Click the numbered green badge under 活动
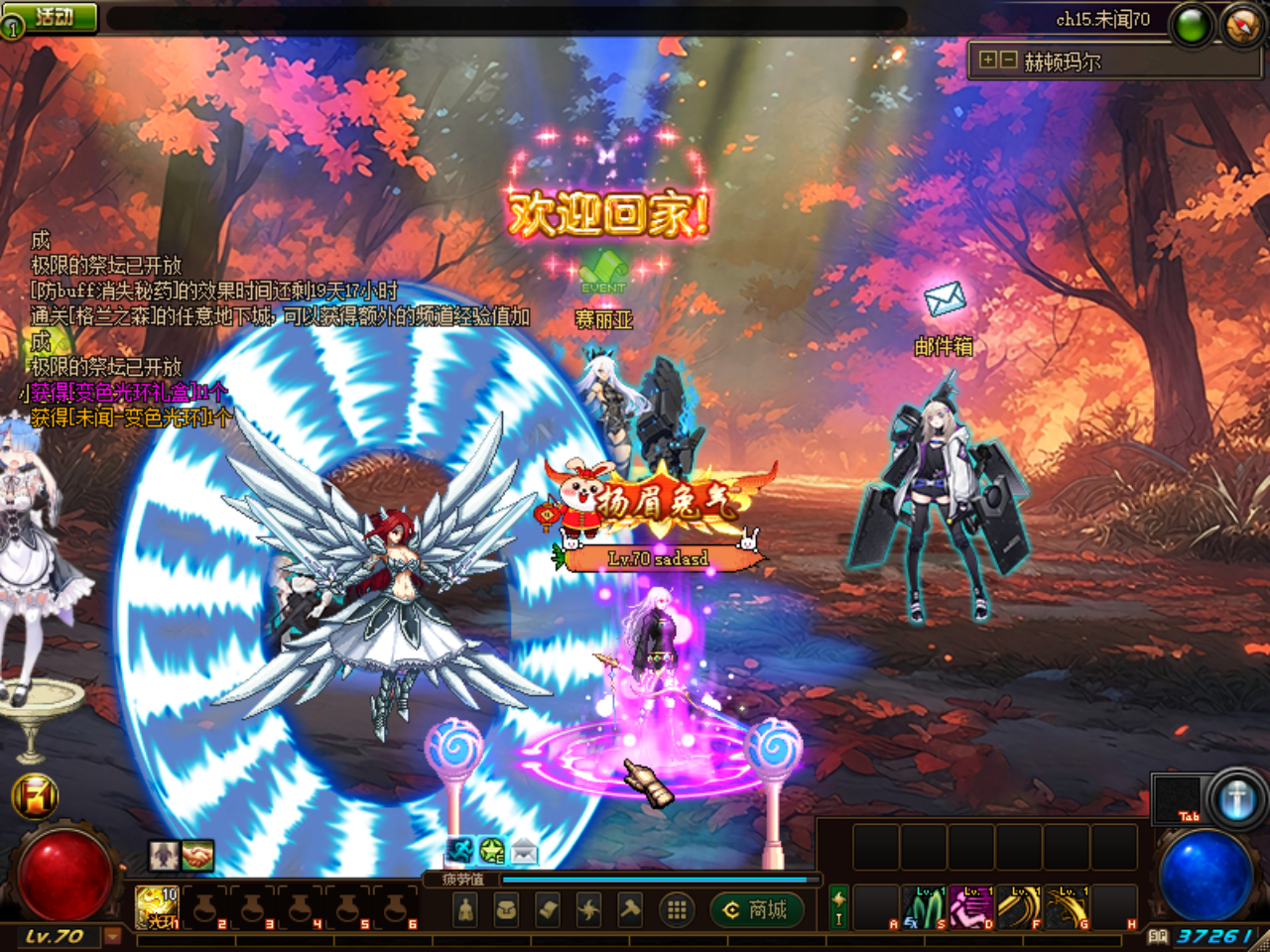This screenshot has height=952, width=1270. click(12, 26)
